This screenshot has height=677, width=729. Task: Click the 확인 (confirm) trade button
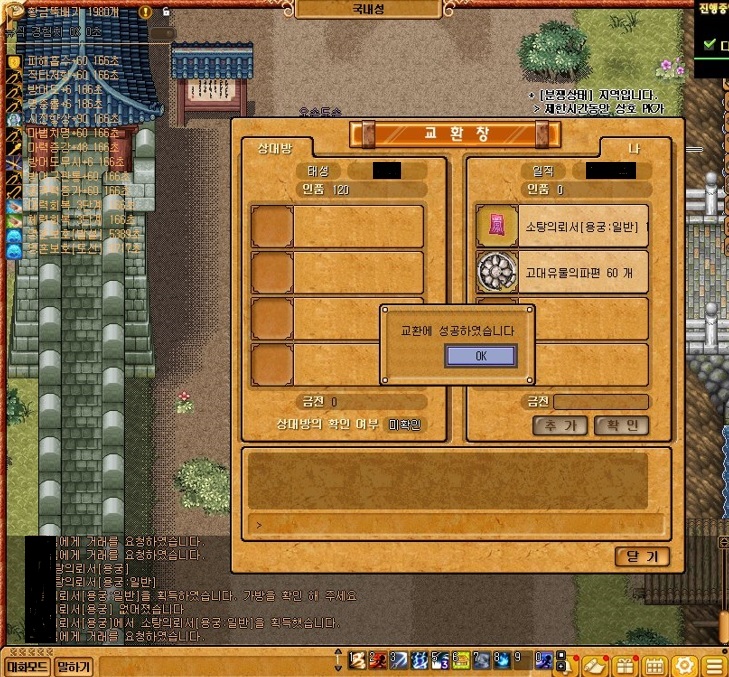click(621, 425)
